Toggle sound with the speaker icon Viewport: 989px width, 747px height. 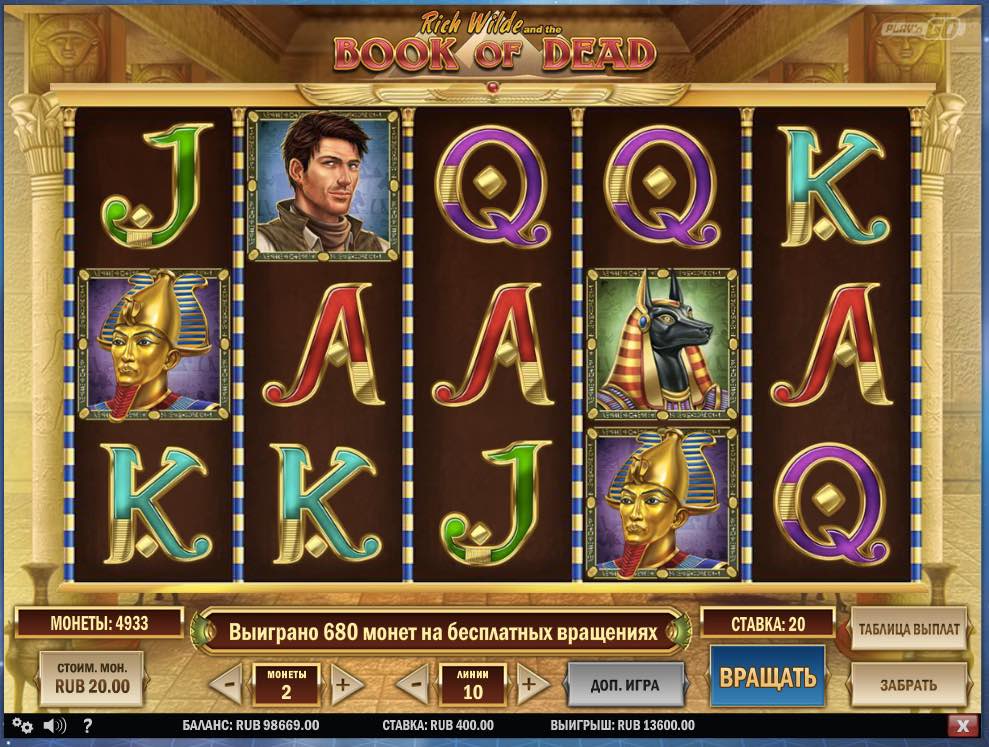54,725
